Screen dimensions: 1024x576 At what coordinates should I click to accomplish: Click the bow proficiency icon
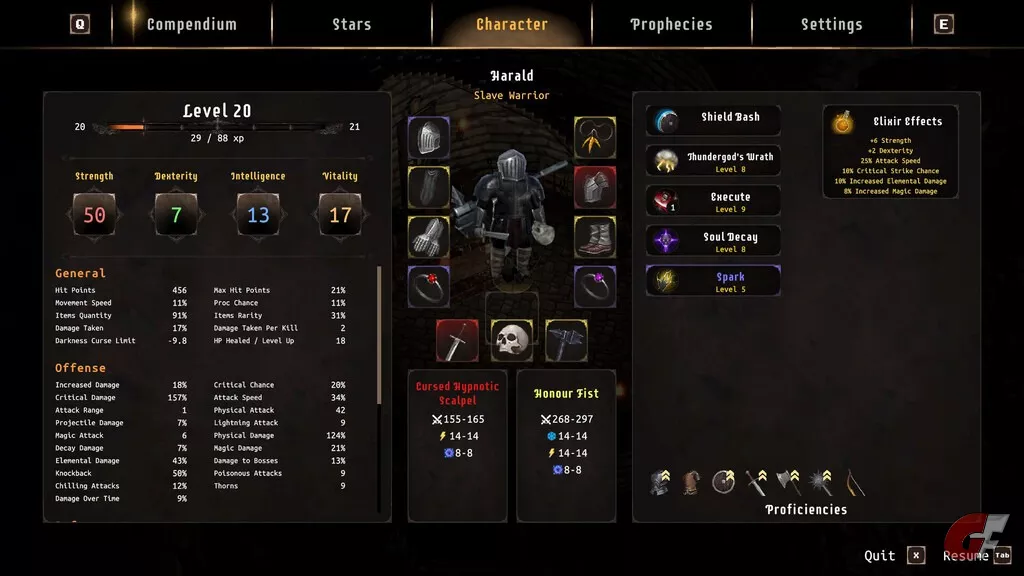(854, 483)
